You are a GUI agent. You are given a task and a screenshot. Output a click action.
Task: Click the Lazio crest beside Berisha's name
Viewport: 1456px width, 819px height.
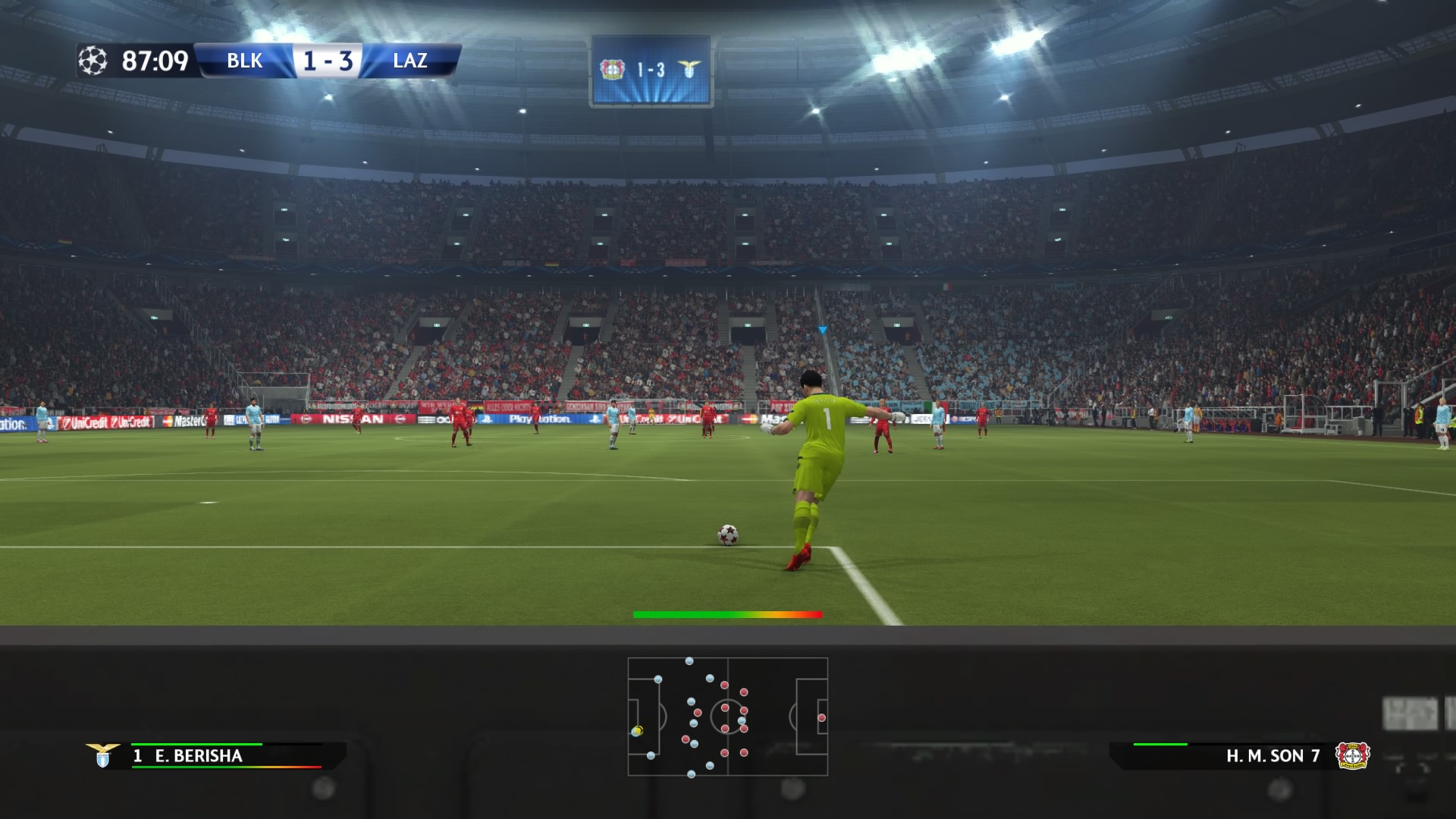(x=102, y=755)
